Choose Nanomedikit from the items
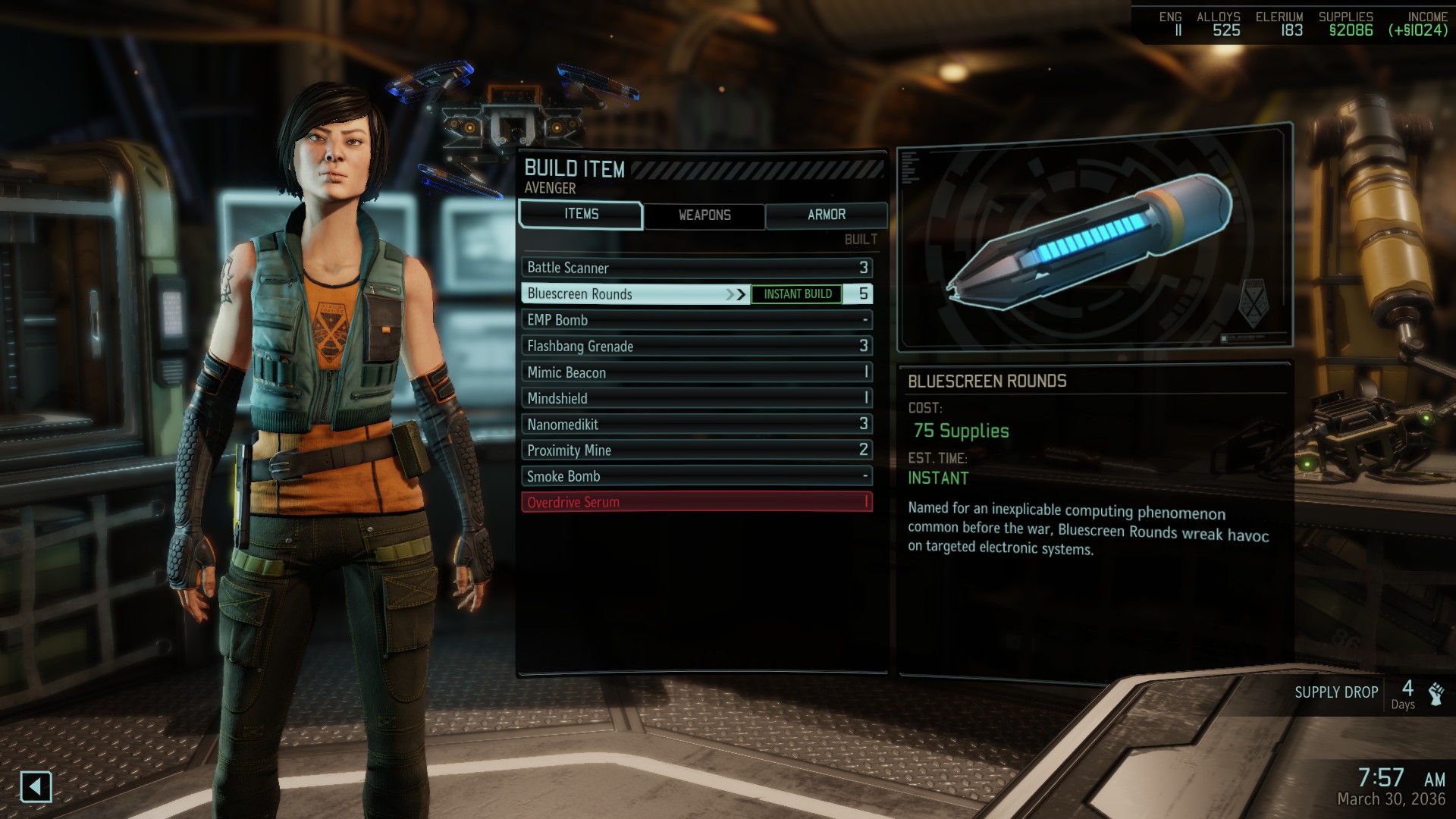The height and width of the screenshot is (819, 1456). tap(696, 425)
